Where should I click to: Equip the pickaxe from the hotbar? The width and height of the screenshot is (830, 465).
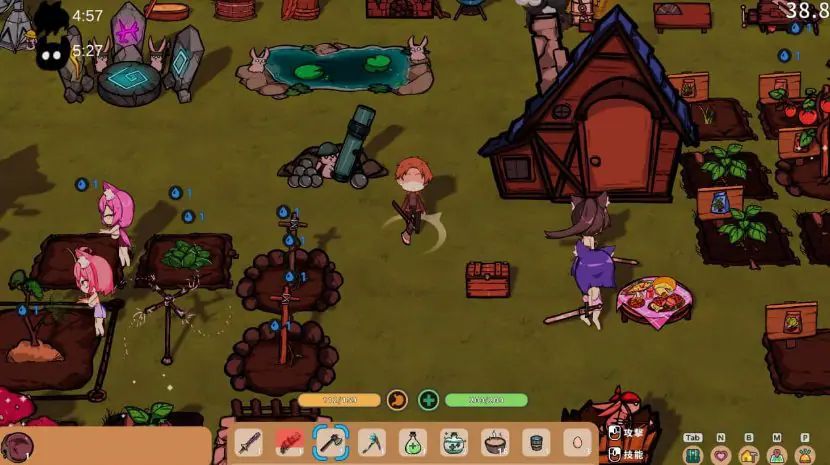tap(372, 442)
